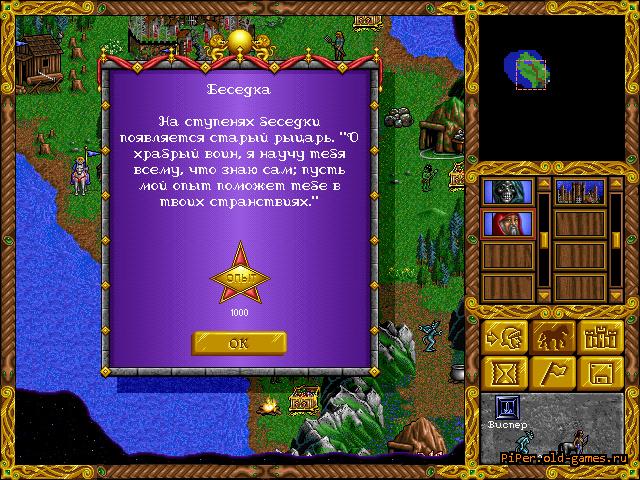The image size is (640, 480).
Task: Open file options with the floppy disk button
Action: (x=600, y=373)
